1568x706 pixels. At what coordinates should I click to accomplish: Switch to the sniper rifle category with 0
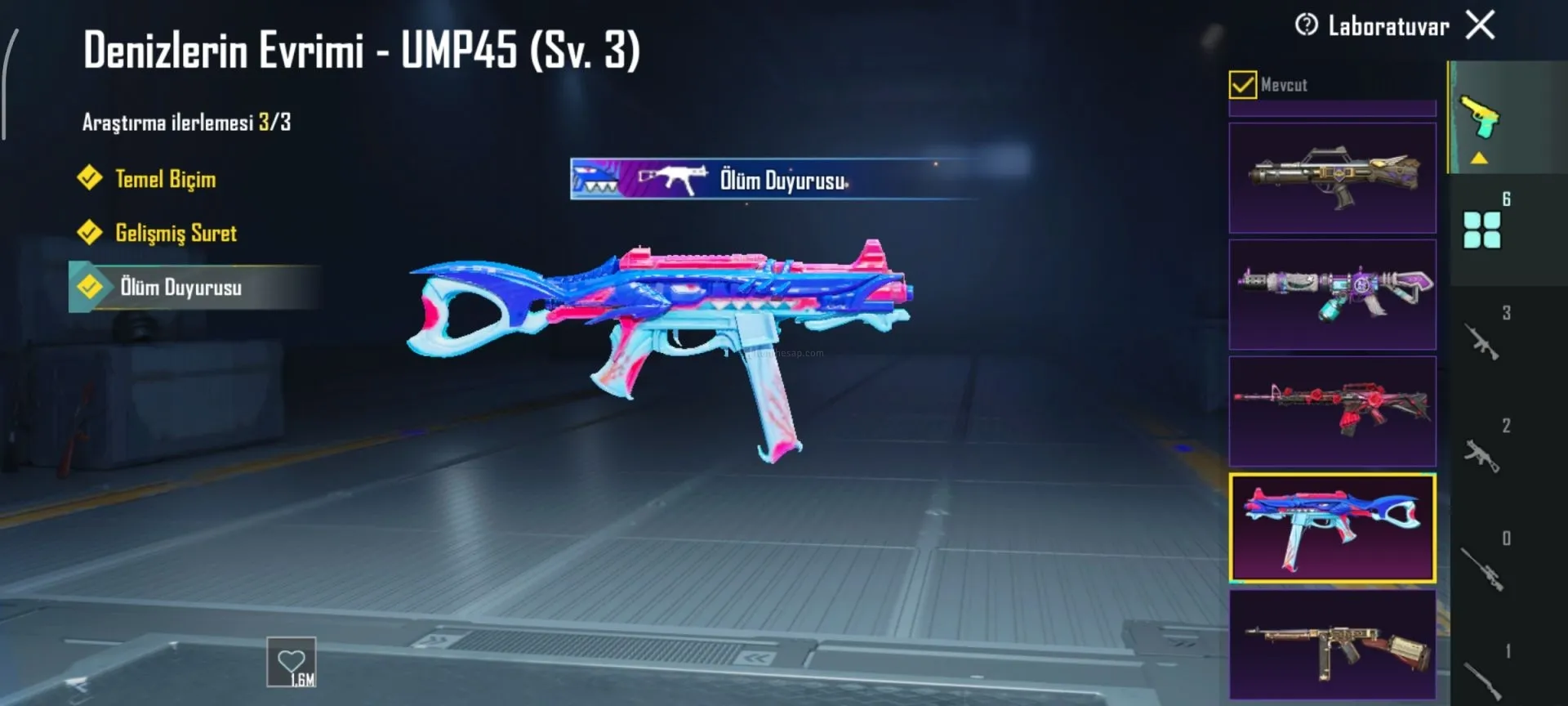click(1482, 566)
